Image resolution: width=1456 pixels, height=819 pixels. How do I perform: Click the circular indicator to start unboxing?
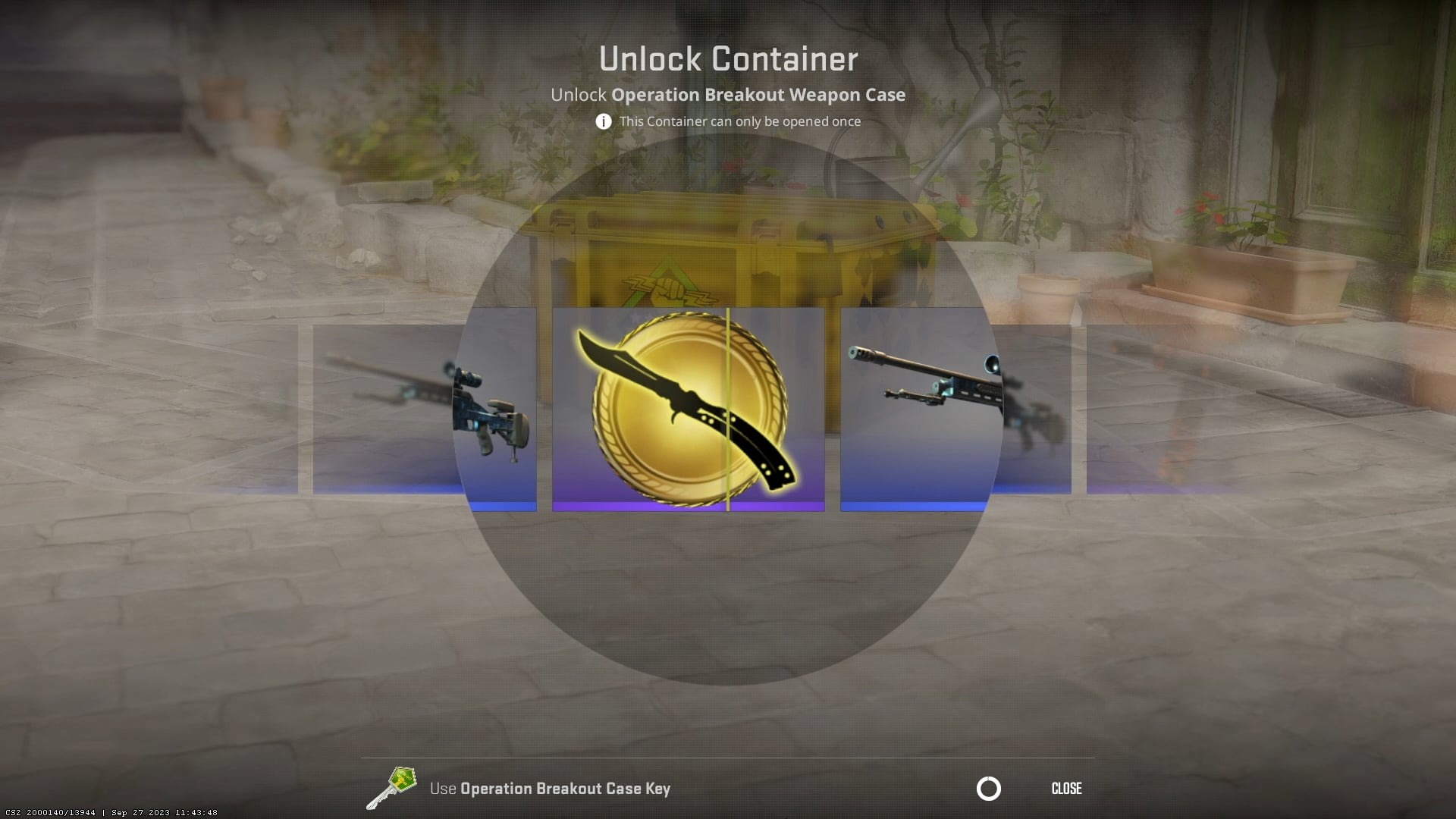coord(988,789)
